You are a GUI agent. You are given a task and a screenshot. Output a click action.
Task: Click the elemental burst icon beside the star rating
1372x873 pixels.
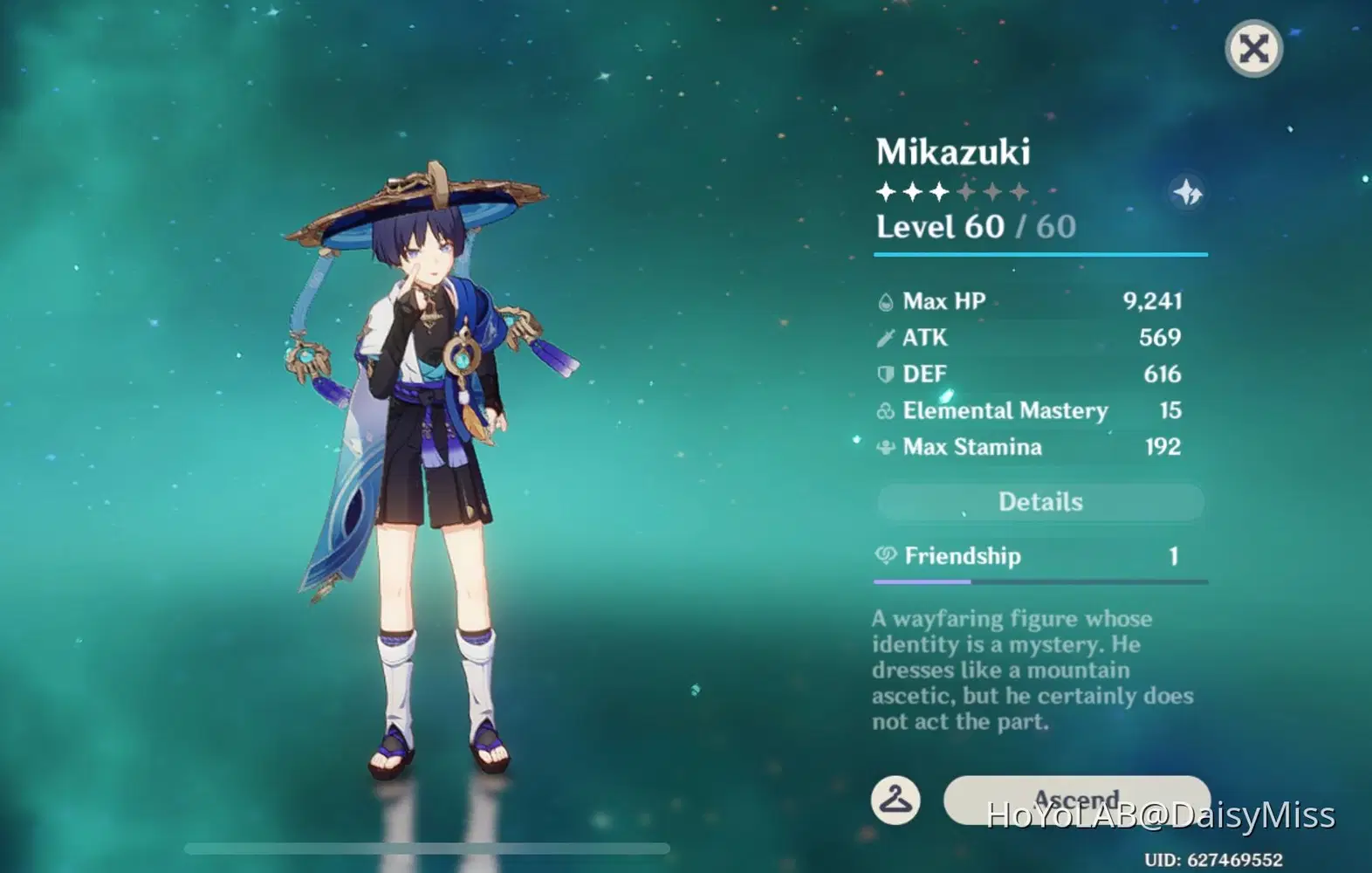point(1187,192)
